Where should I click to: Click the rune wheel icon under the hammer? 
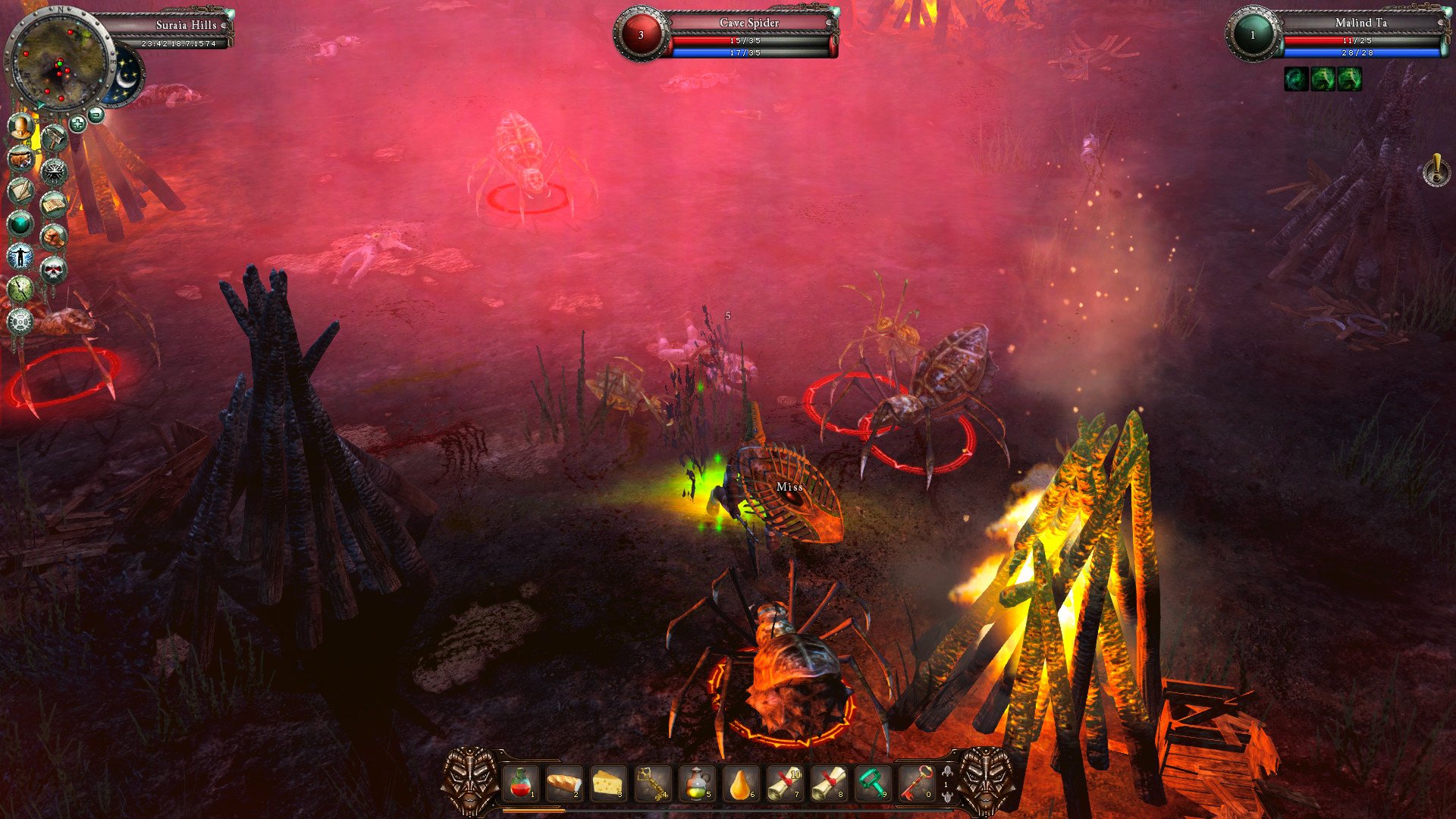55,171
